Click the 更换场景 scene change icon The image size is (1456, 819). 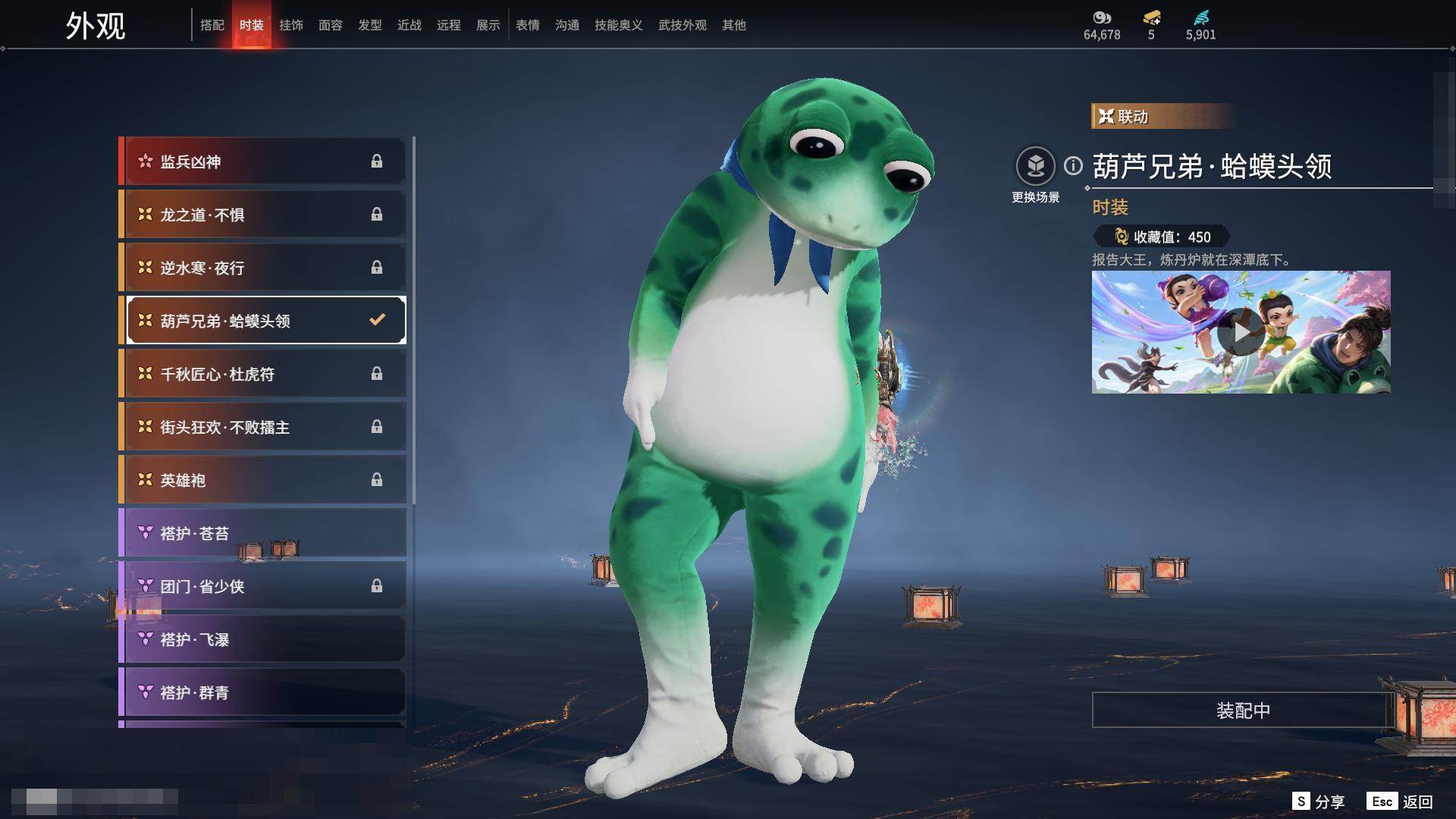(x=1035, y=166)
